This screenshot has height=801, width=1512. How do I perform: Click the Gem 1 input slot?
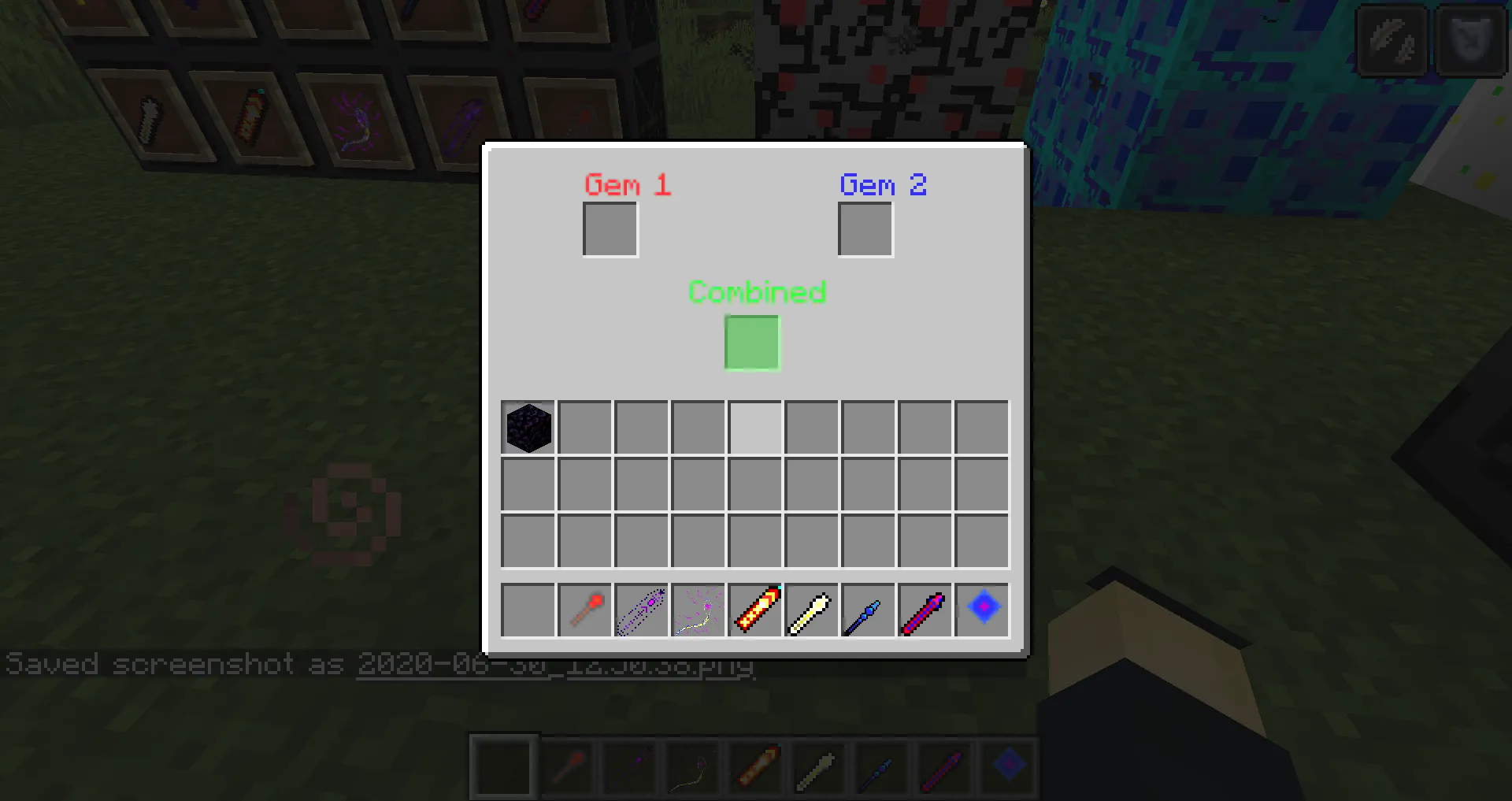(x=610, y=228)
